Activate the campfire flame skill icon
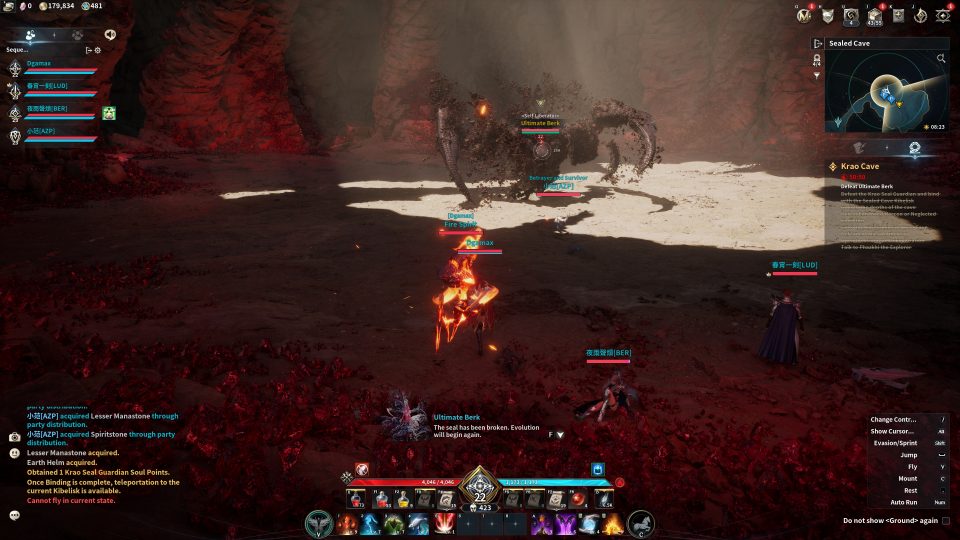 [x=612, y=523]
